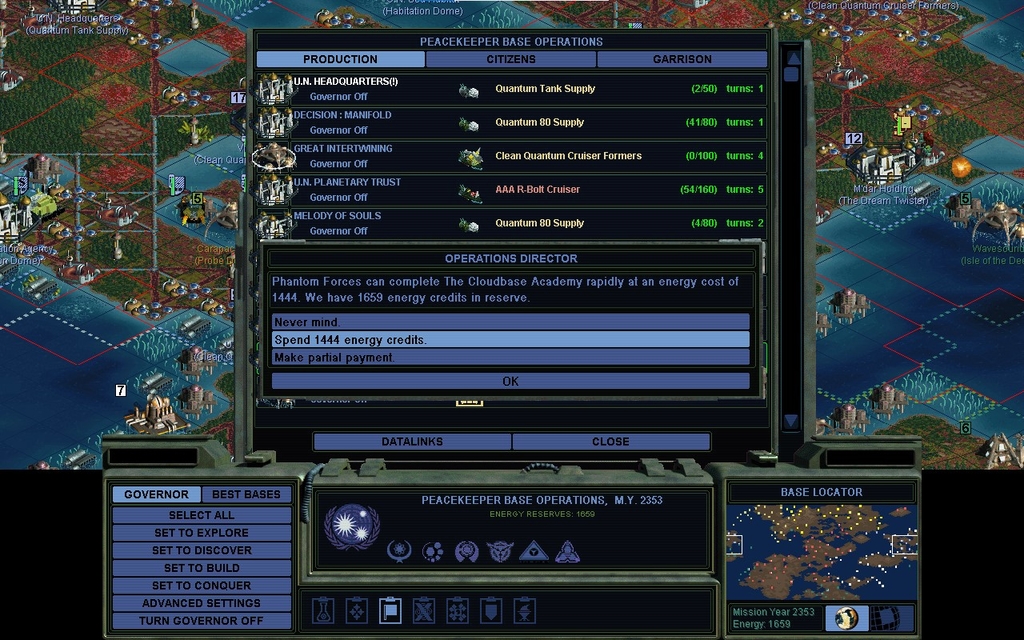
Task: Select Spend 1444 energy credits
Action: tap(510, 340)
